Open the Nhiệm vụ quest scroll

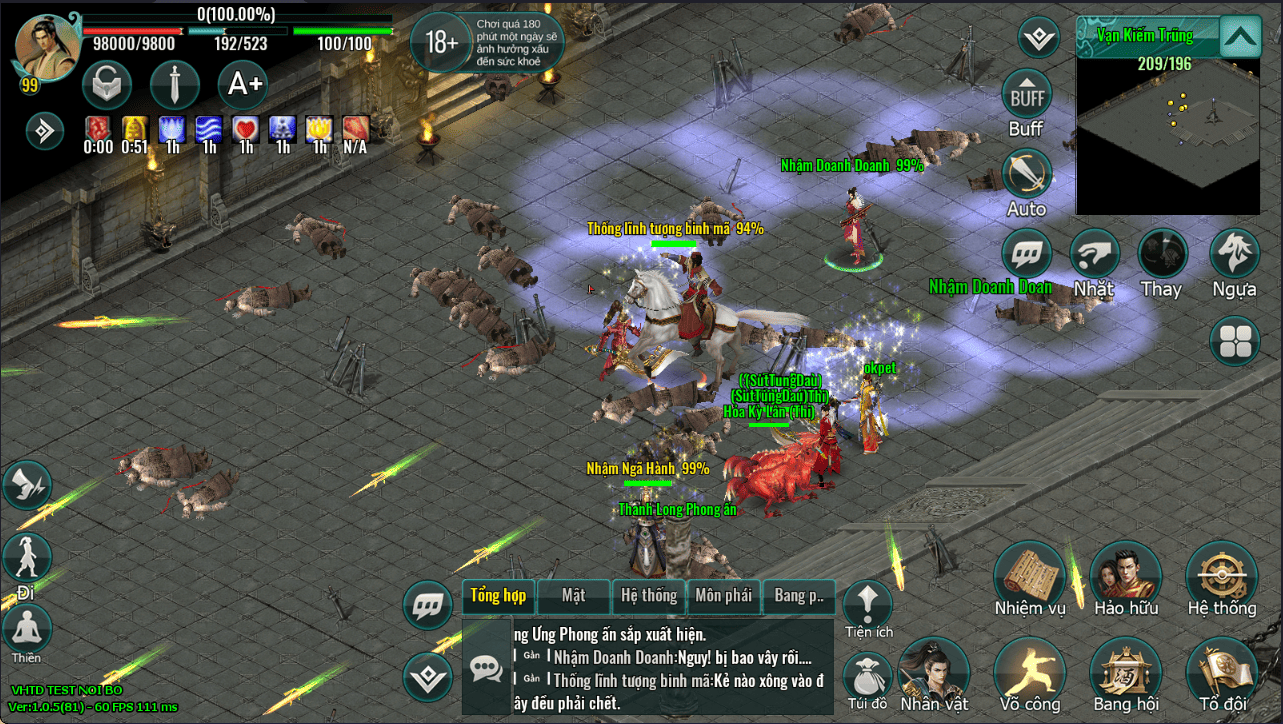(x=1029, y=579)
